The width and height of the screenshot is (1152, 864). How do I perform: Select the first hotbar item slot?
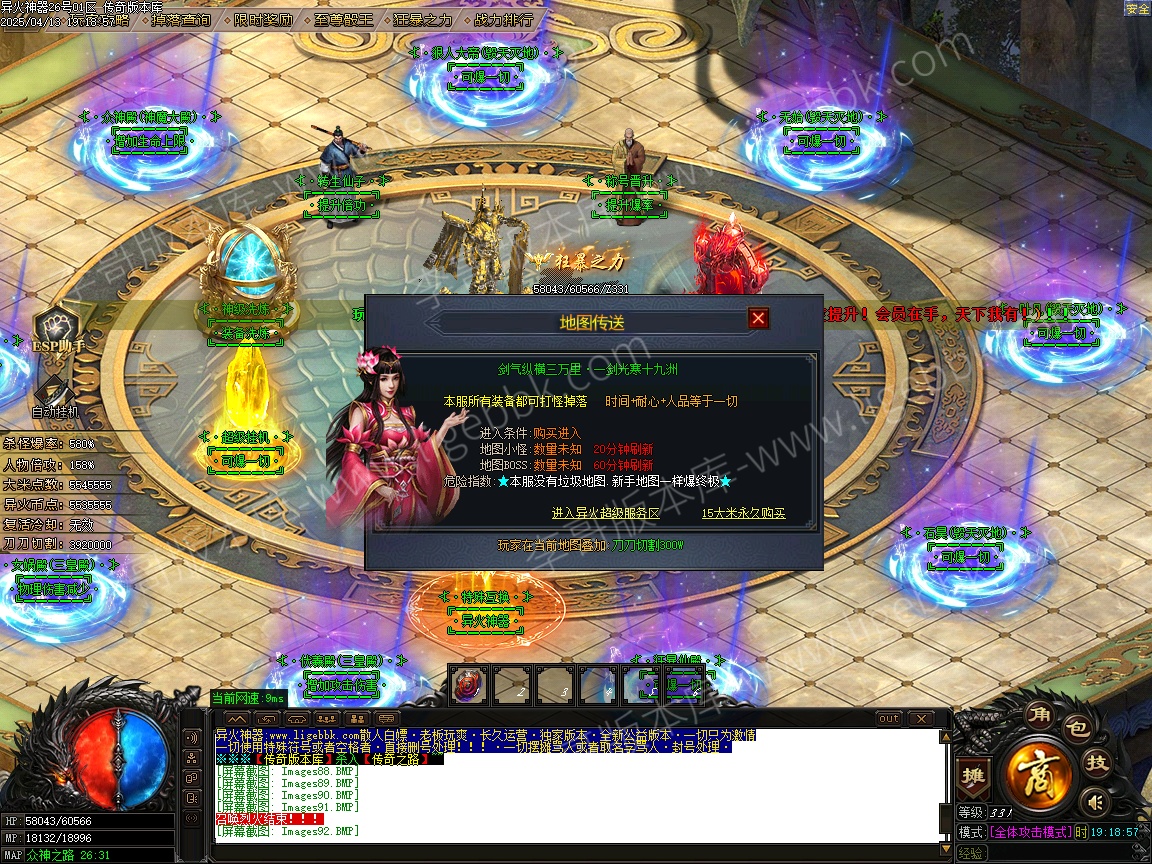coord(468,686)
